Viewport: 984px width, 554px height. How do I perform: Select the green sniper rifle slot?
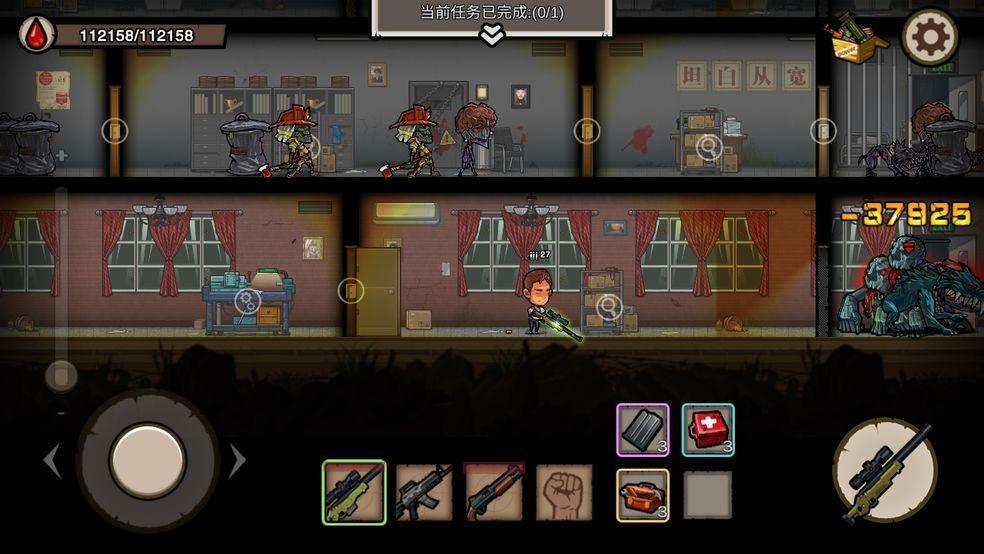[x=354, y=492]
